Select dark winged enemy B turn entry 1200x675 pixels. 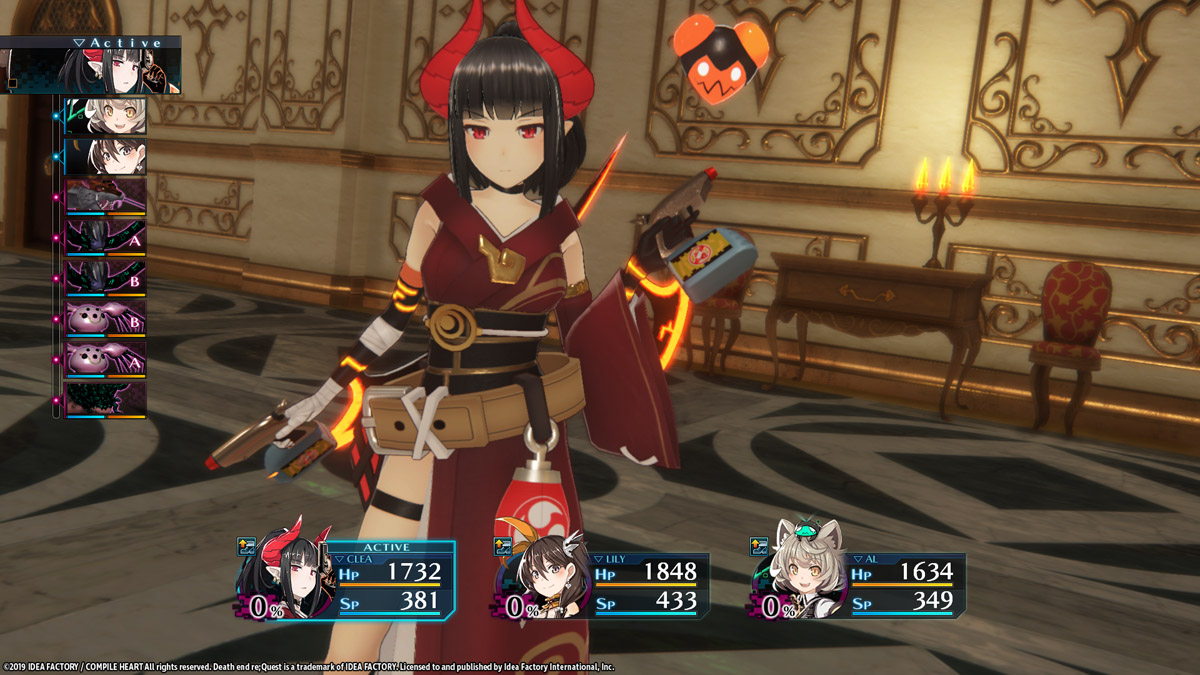tap(106, 279)
